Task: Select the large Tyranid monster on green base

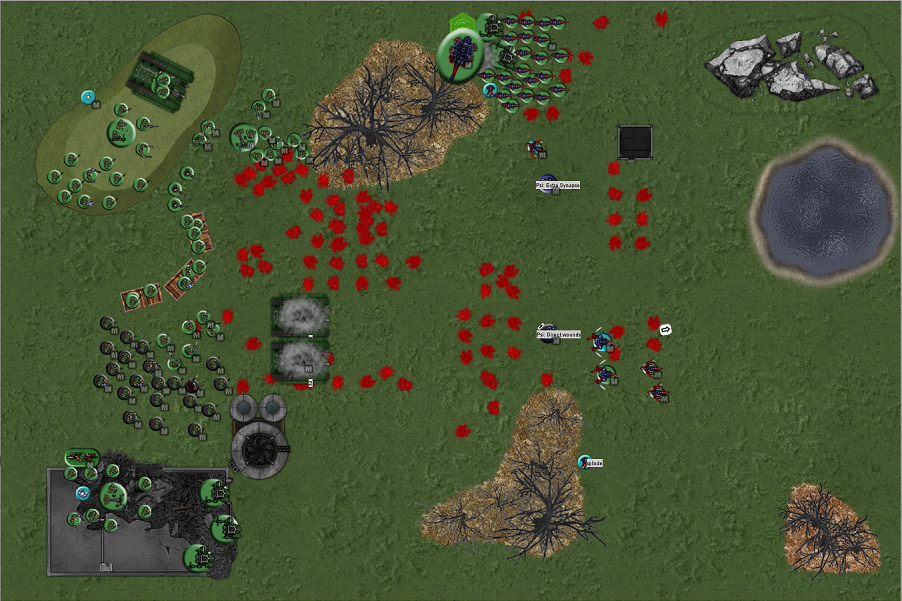Action: click(x=461, y=52)
